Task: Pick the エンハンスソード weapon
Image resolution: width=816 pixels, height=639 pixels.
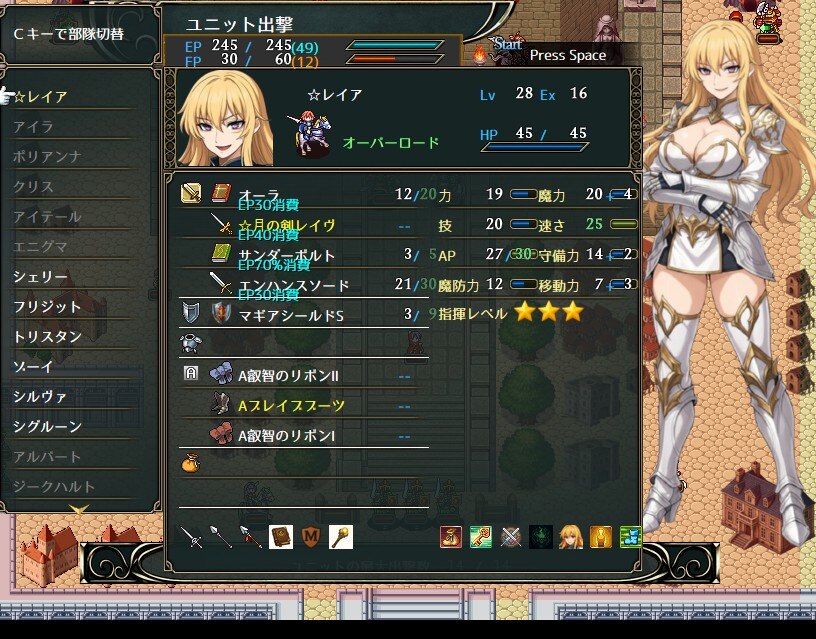Action: [293, 285]
